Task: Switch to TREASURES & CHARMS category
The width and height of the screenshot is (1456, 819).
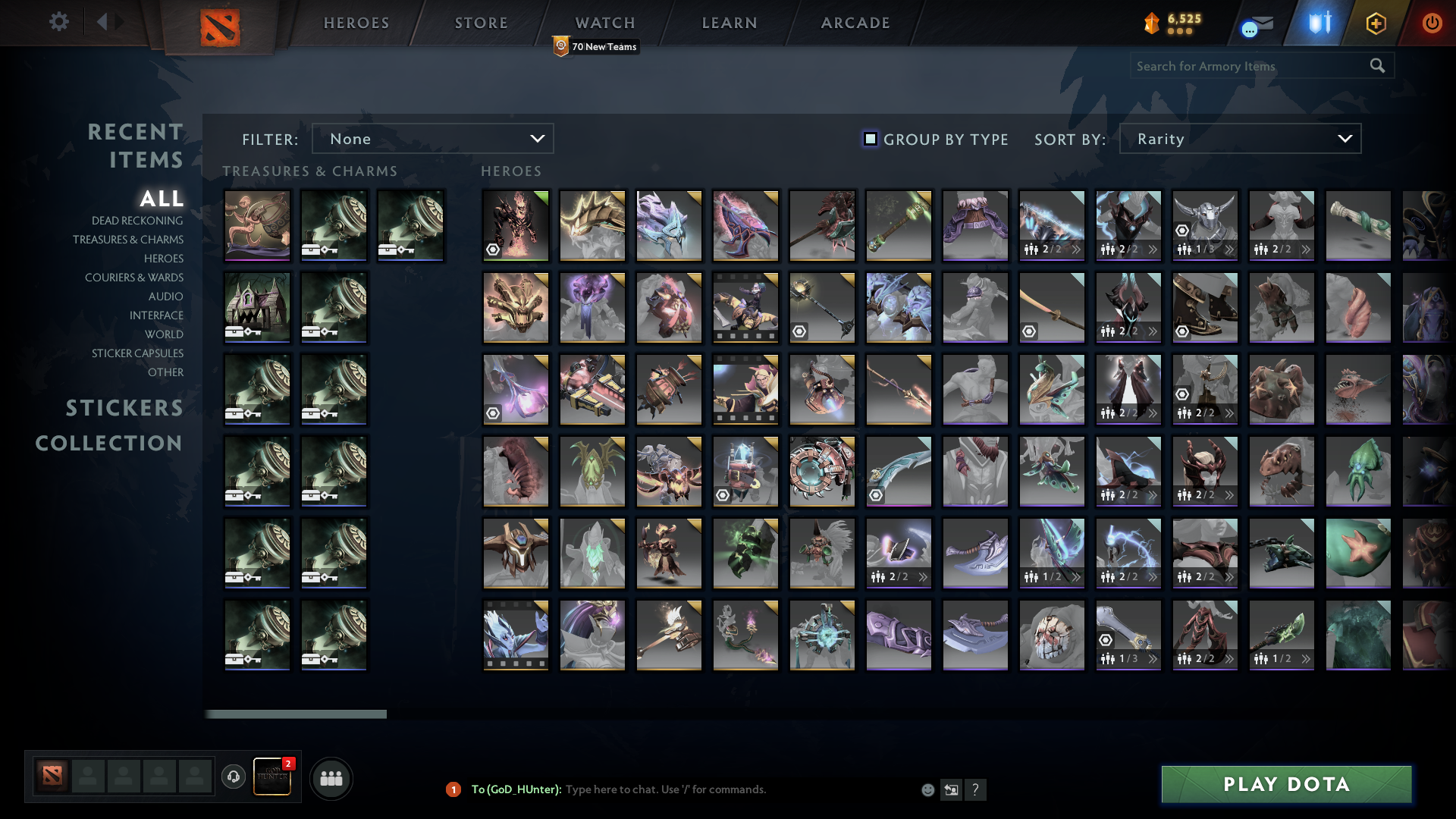Action: click(129, 239)
